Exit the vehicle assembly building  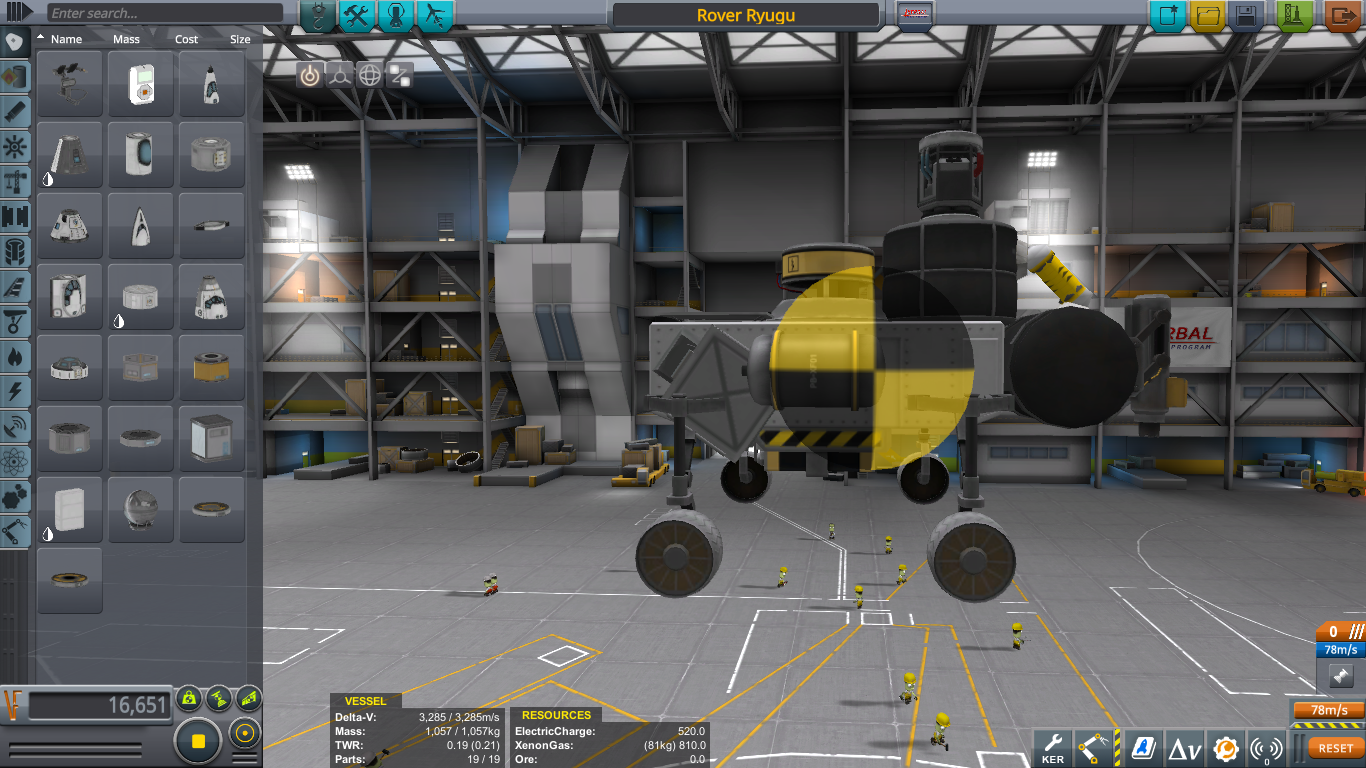point(1341,16)
